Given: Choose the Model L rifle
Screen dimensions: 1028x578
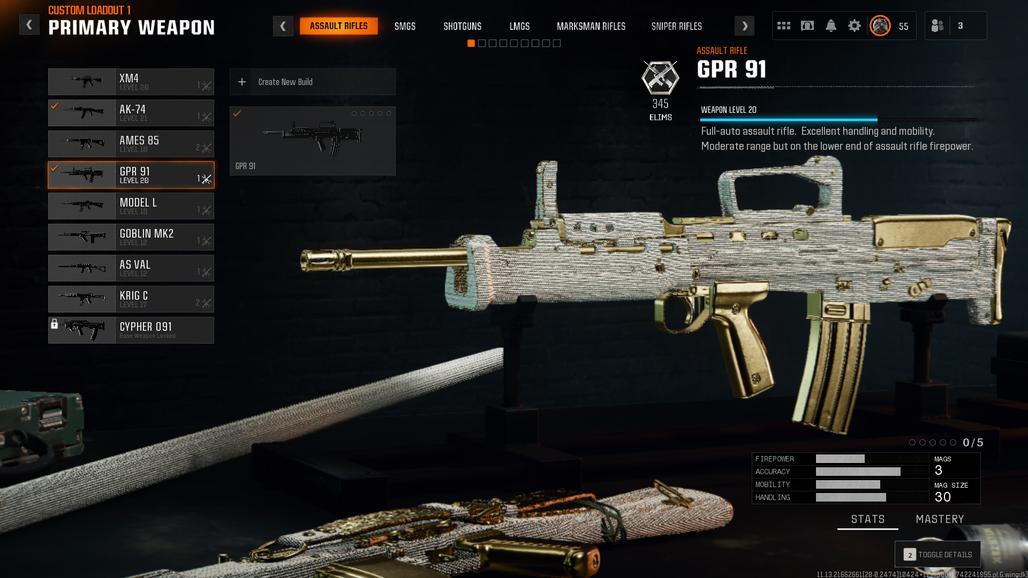Looking at the screenshot, I should coord(131,206).
